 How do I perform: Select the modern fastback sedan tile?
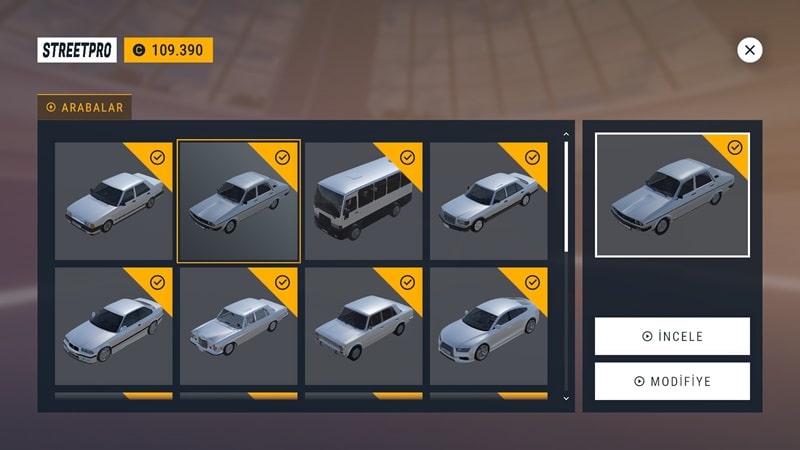pyautogui.click(x=488, y=326)
